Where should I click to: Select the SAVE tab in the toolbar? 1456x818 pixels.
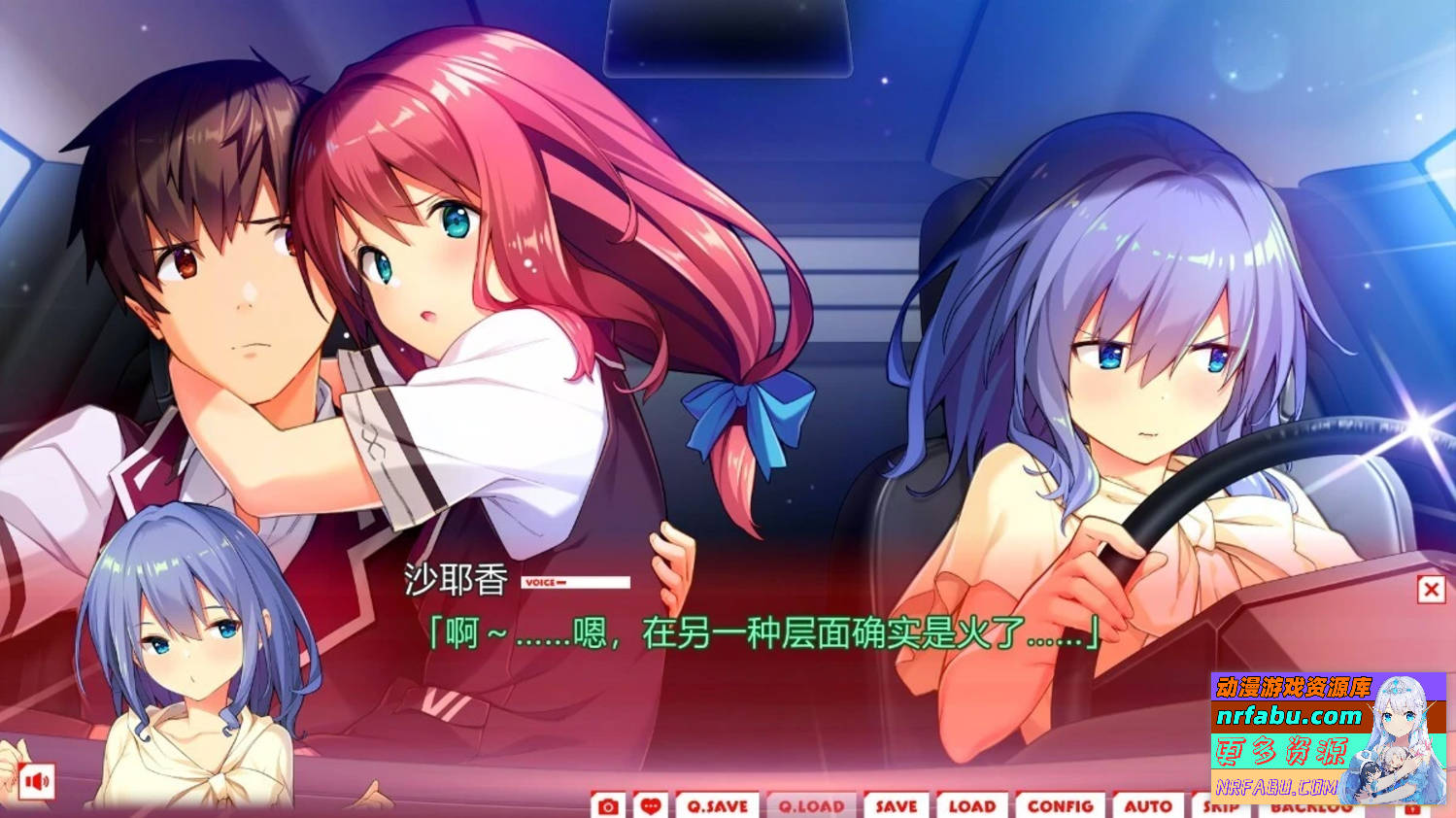896,805
